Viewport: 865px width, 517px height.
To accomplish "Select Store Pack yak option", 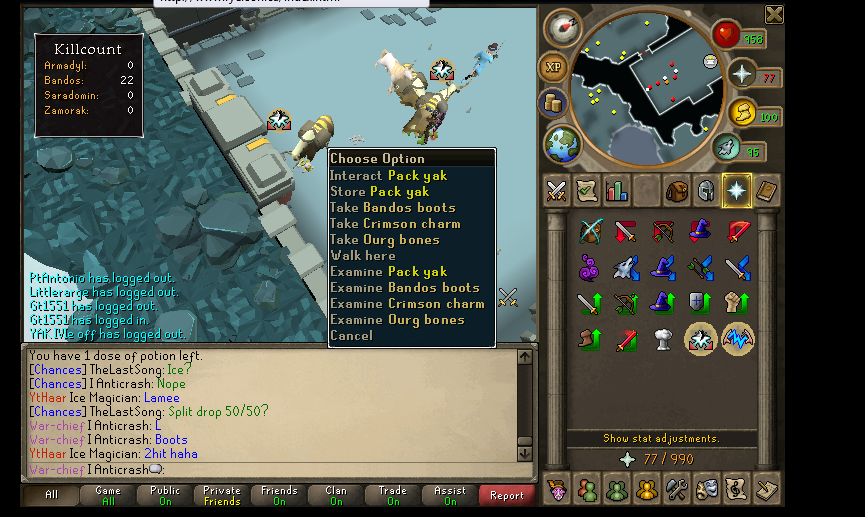I will pos(380,192).
